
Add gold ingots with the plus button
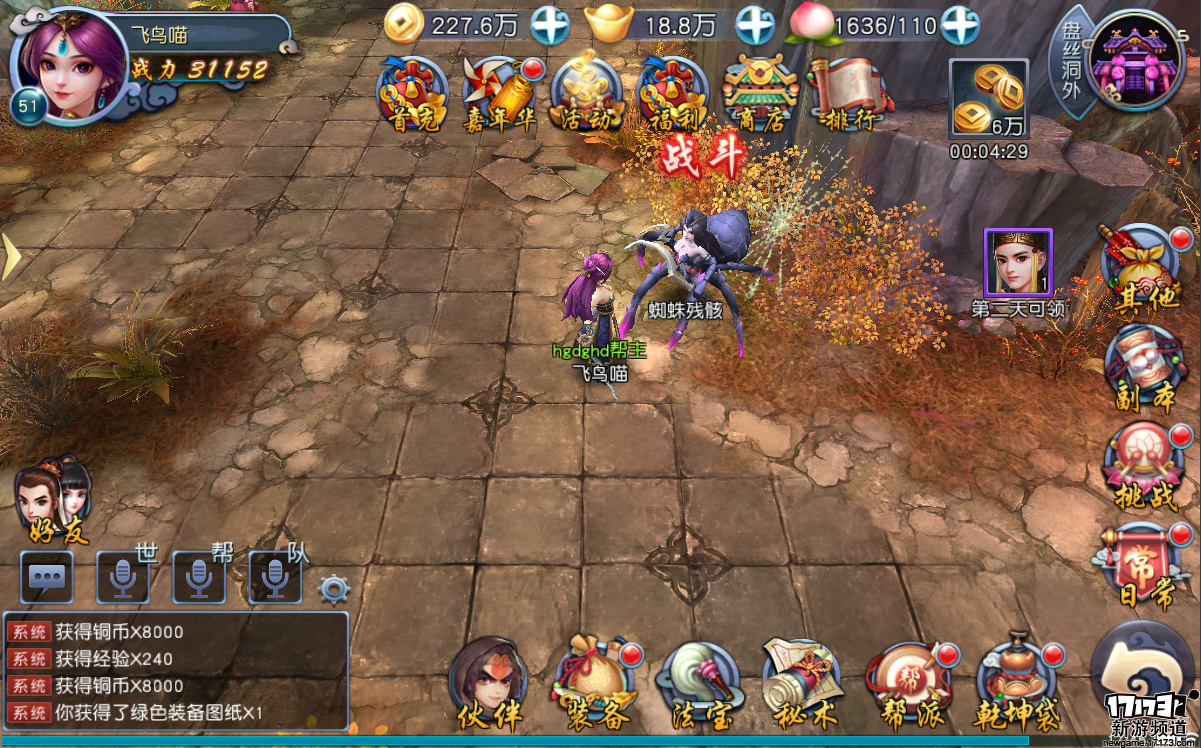[755, 25]
